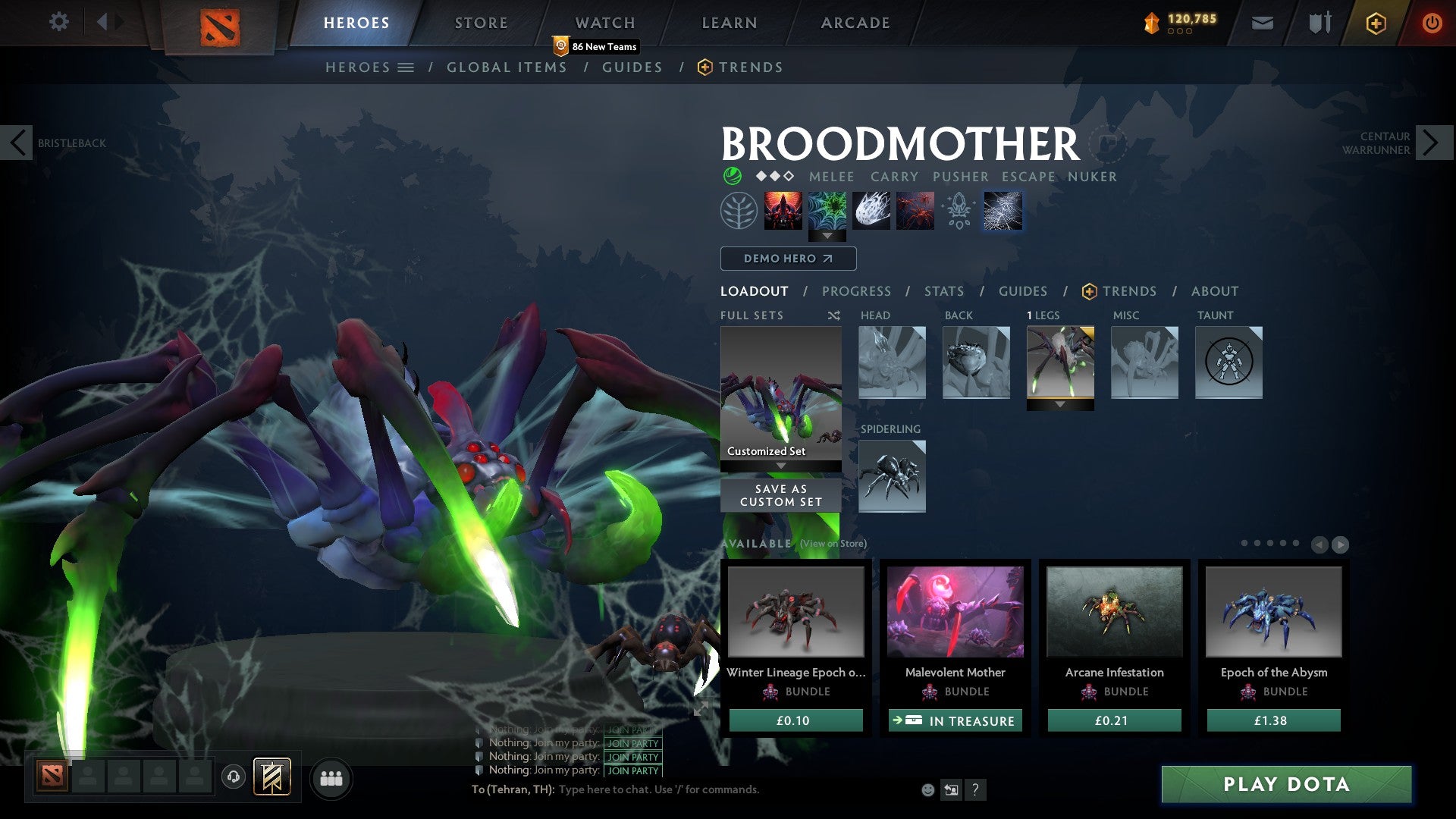Screen dimensions: 1456x819
Task: Open the friends list group icon
Action: point(331,777)
